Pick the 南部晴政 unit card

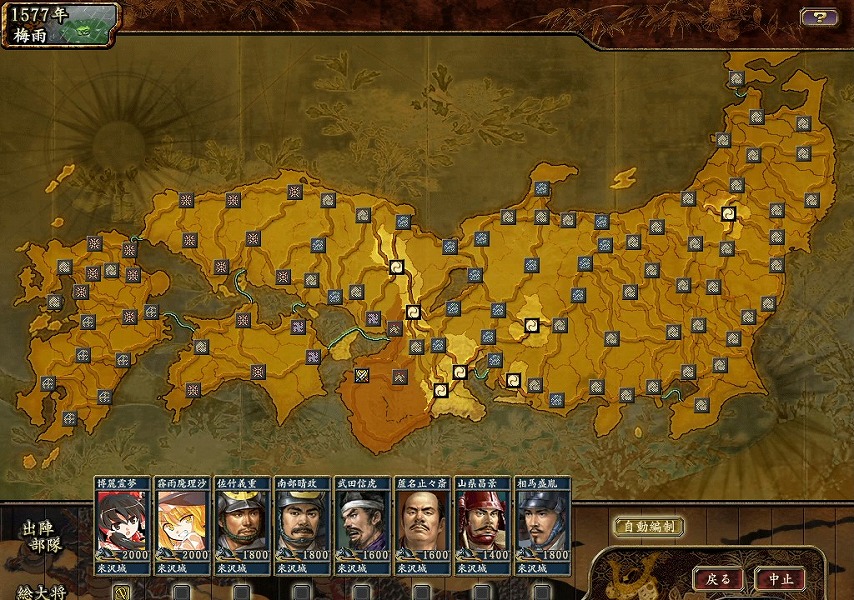pyautogui.click(x=303, y=524)
